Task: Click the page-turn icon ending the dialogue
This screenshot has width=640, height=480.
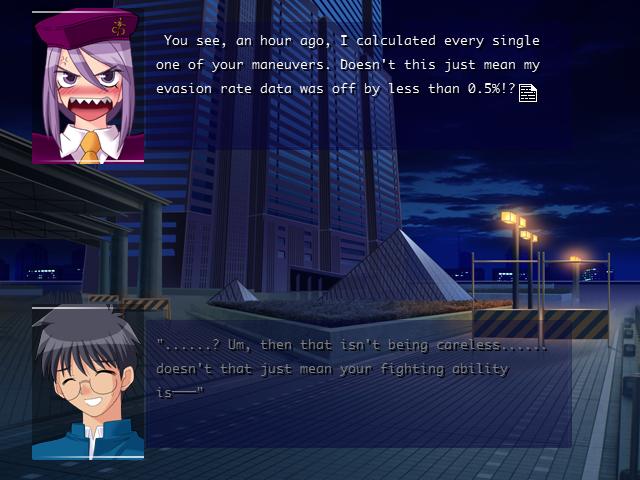Action: click(x=528, y=93)
